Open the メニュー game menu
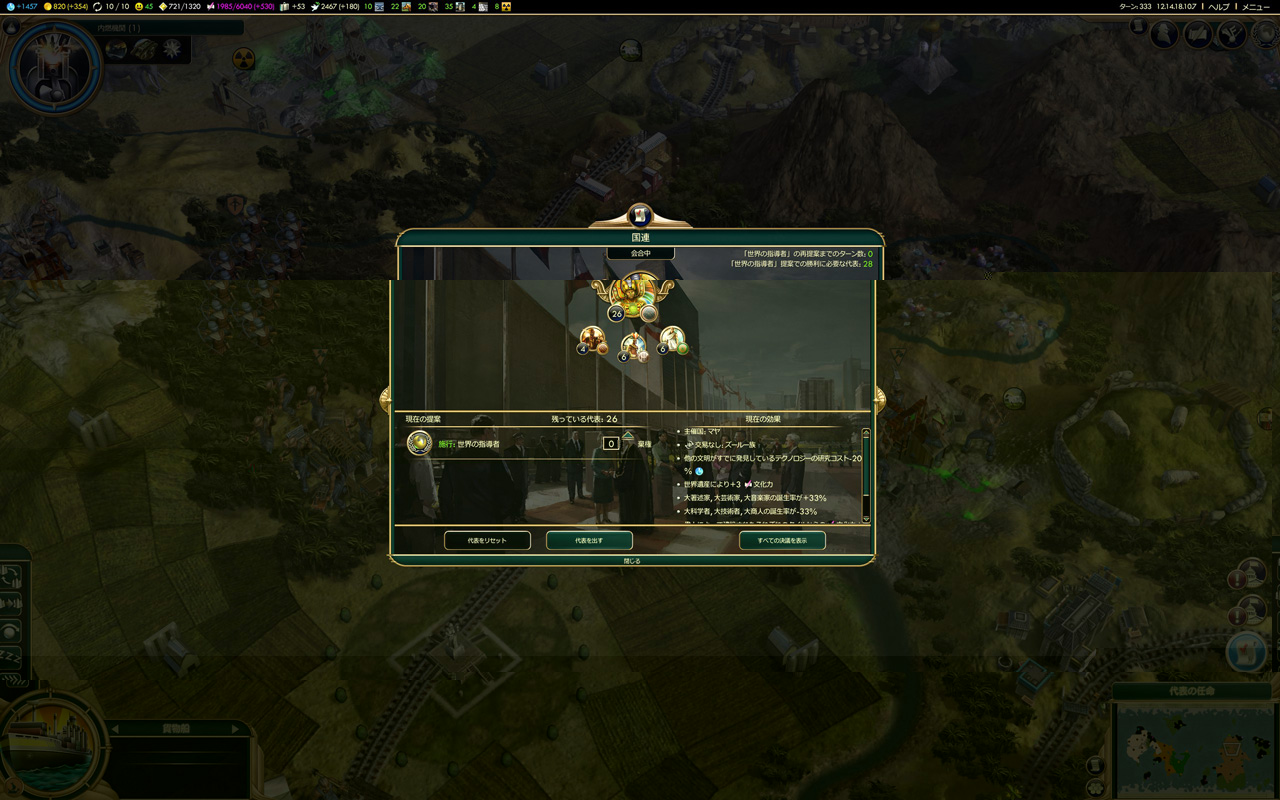 coord(1255,7)
